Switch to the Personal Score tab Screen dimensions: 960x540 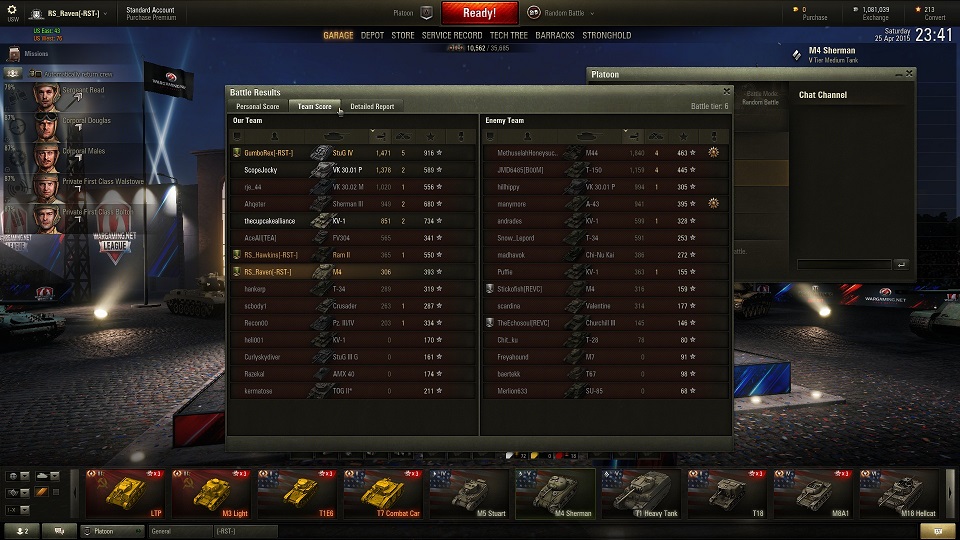click(x=257, y=106)
